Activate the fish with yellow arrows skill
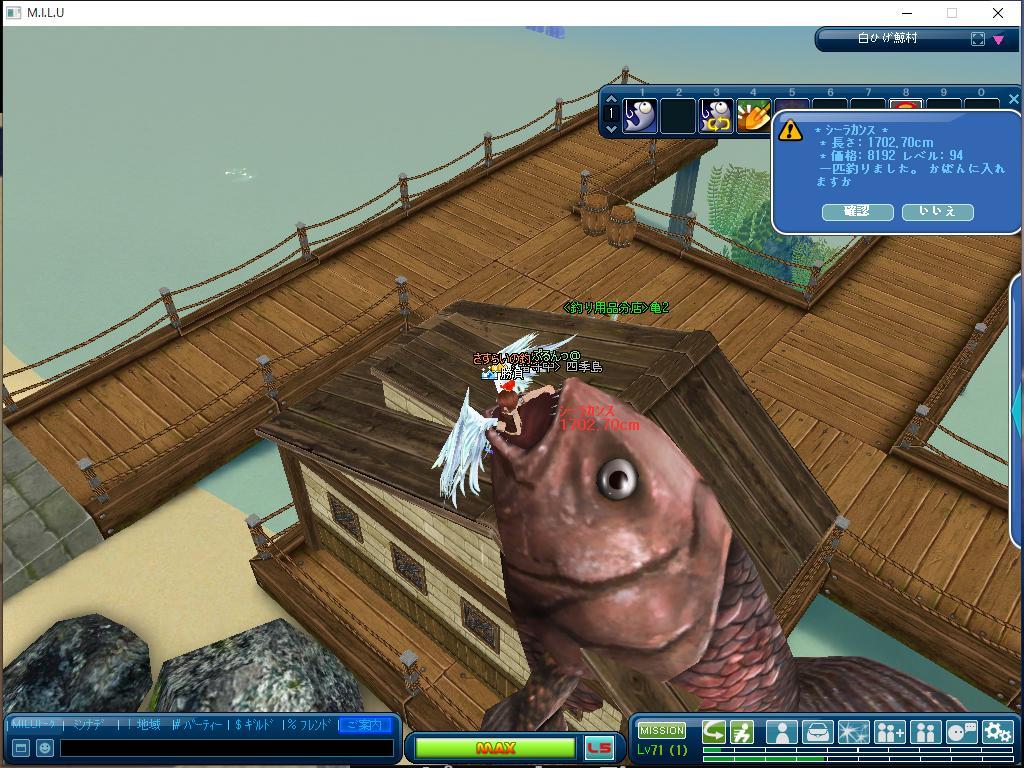1024x768 pixels. click(x=716, y=117)
